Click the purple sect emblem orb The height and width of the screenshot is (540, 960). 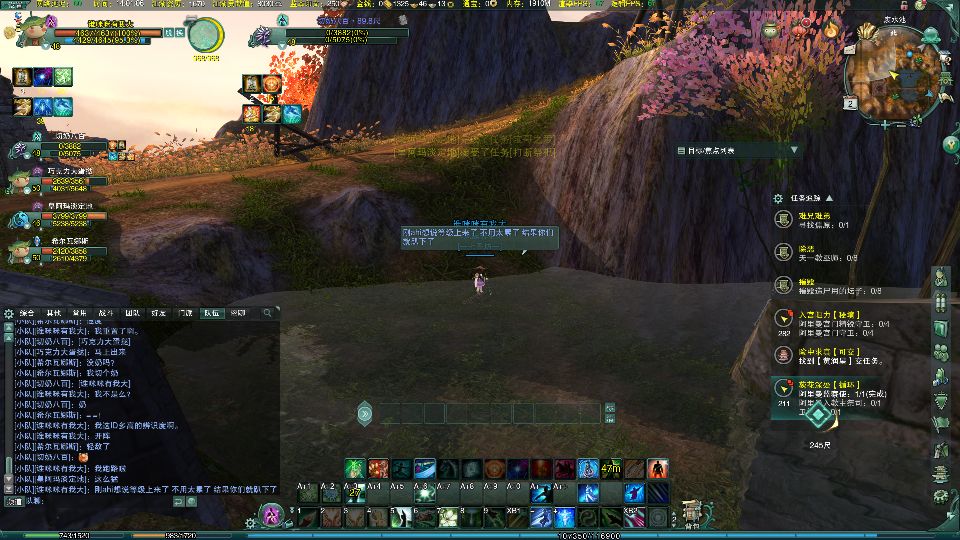270,515
